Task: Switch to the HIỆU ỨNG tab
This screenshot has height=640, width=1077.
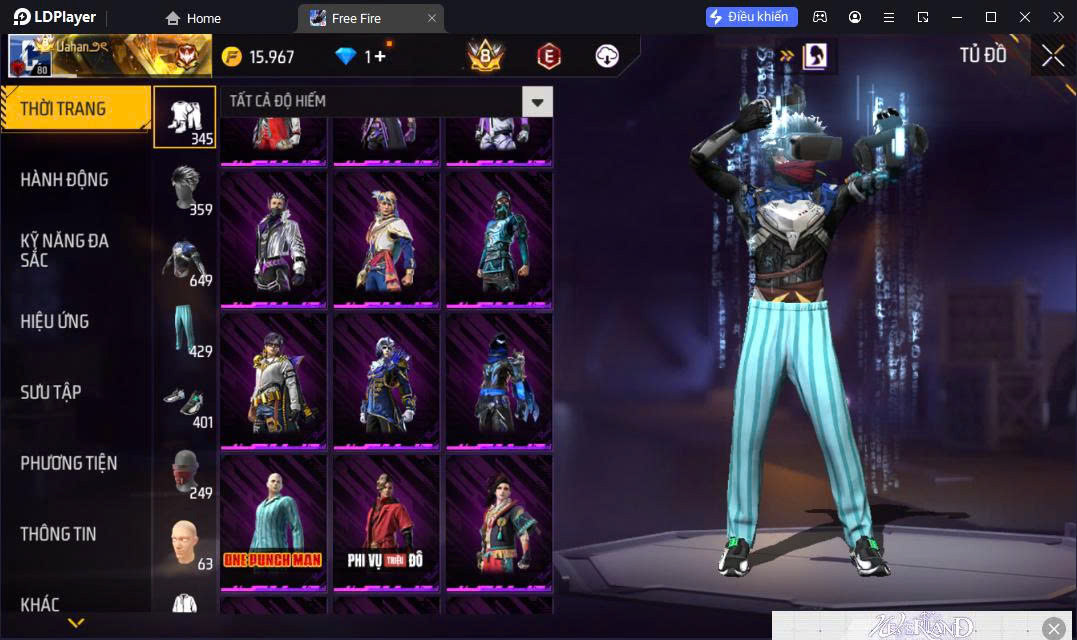Action: (55, 322)
